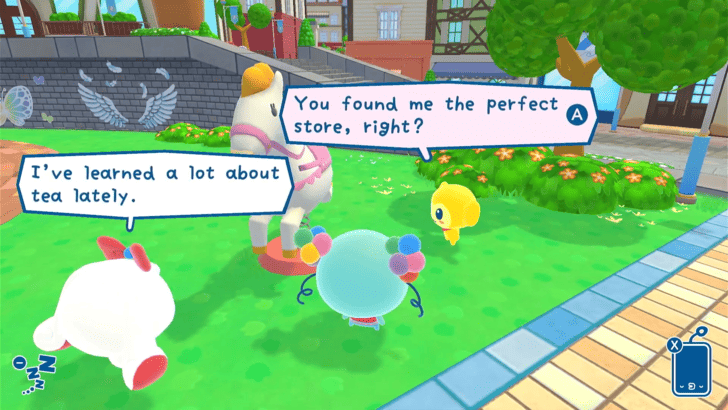The width and height of the screenshot is (728, 410).
Task: Advance the "perfect store" dialogue bubble
Action: pos(576,114)
